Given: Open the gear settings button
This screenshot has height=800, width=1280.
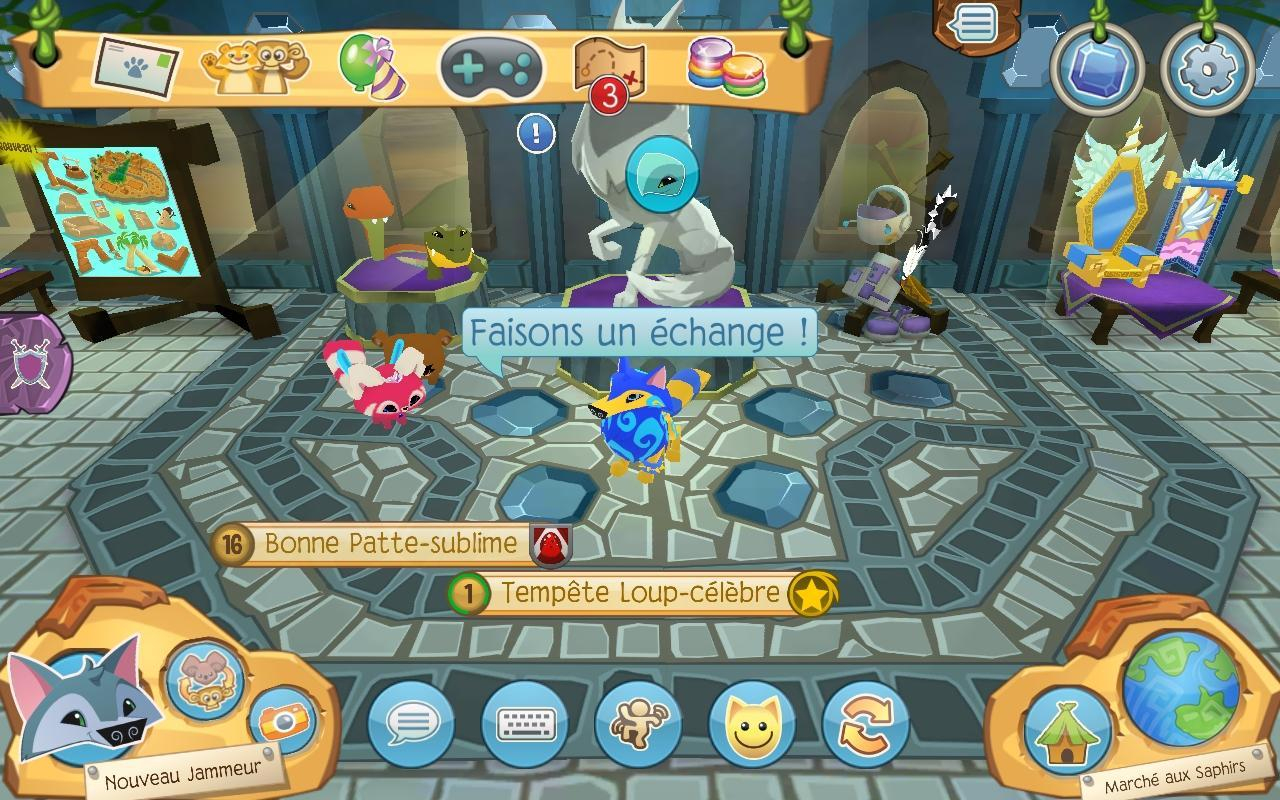Looking at the screenshot, I should [x=1206, y=68].
